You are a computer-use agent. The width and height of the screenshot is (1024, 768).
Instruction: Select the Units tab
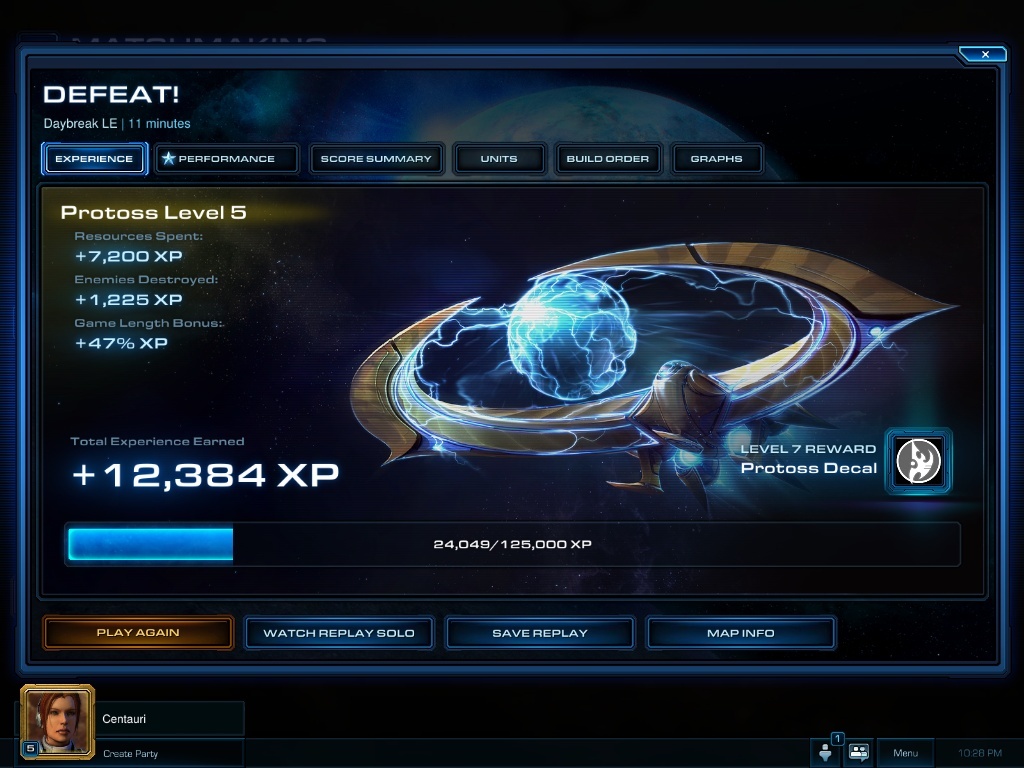[x=499, y=158]
